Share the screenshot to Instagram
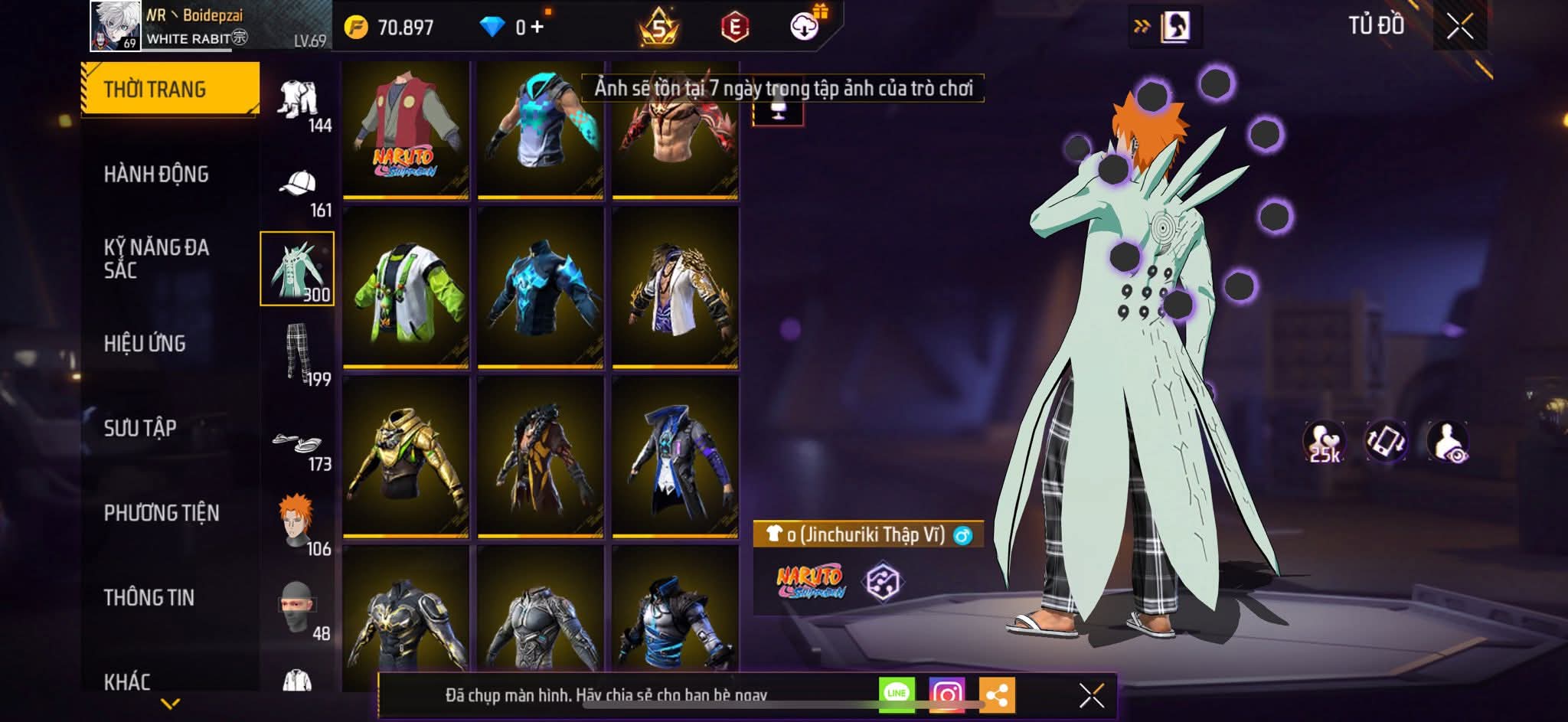Image resolution: width=1568 pixels, height=722 pixels. click(946, 694)
